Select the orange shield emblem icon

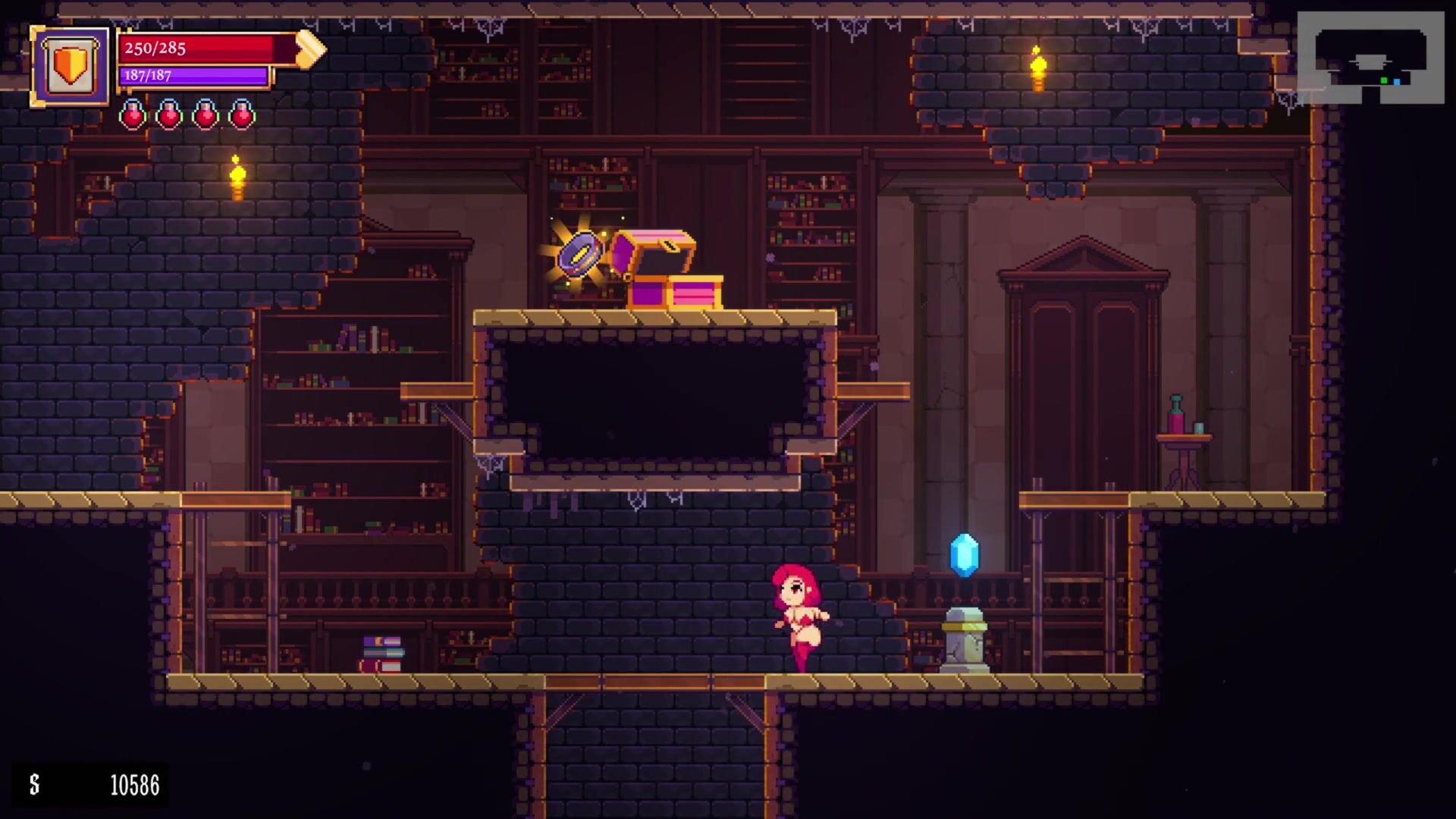70,67
